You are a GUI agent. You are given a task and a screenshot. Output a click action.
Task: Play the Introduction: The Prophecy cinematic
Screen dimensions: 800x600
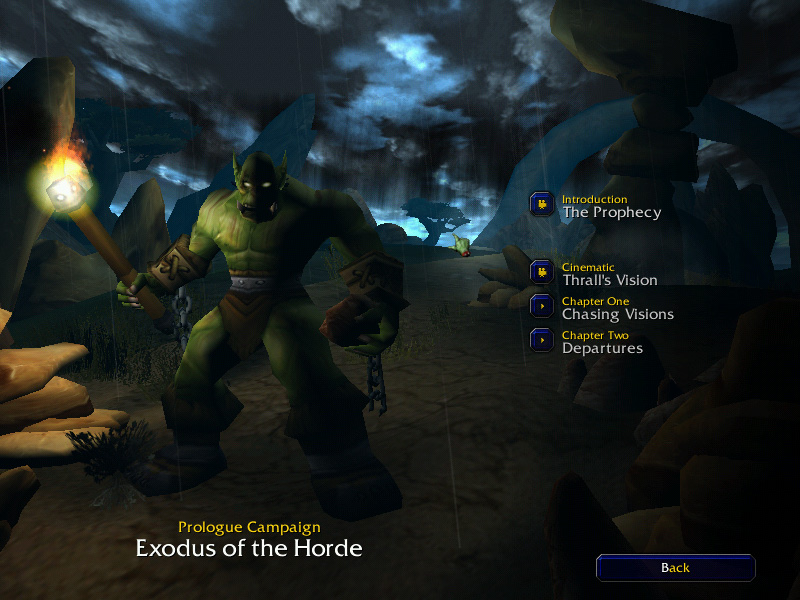point(543,205)
